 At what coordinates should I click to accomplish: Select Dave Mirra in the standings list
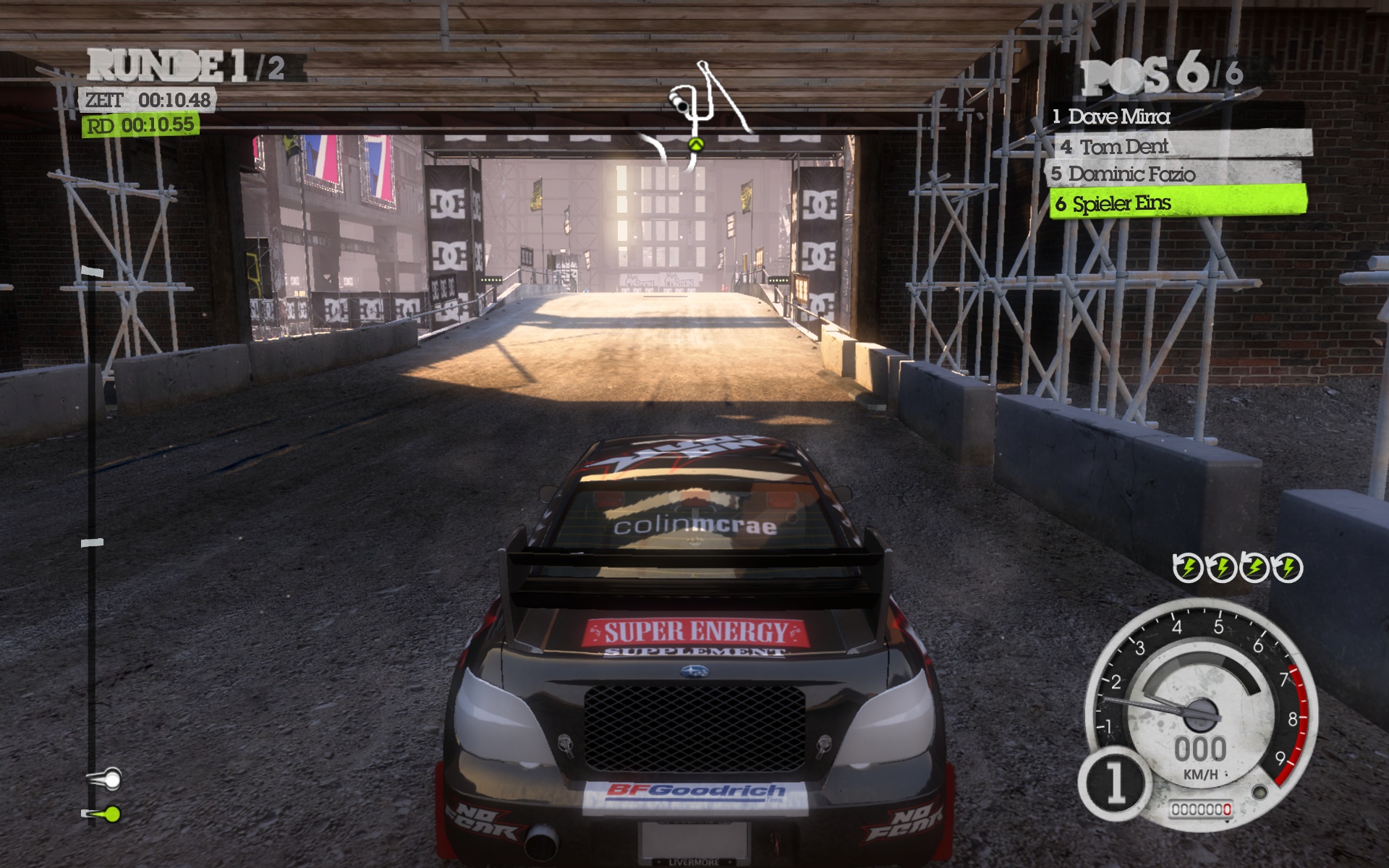[1118, 116]
